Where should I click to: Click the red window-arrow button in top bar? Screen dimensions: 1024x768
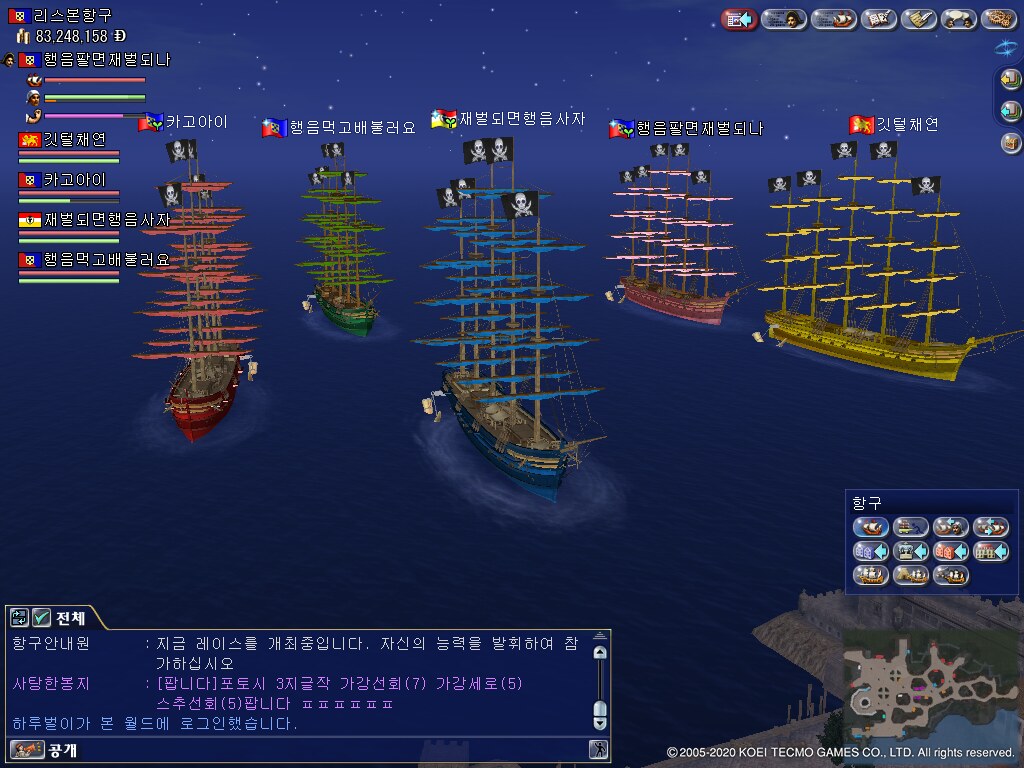coord(740,19)
